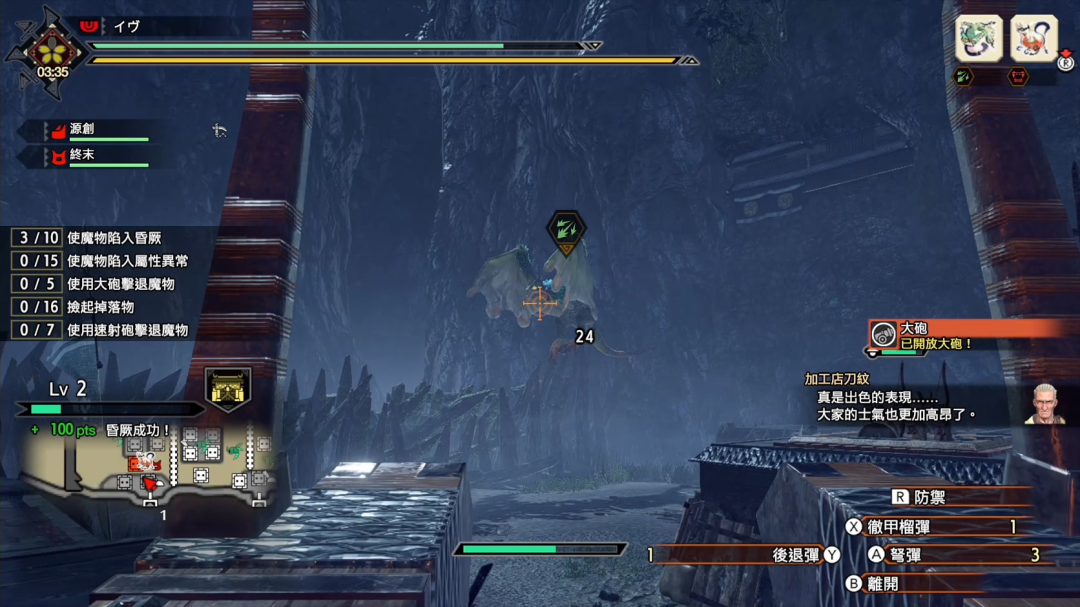Select the white and red monster icon
Screen dimensions: 1080x607
coord(1033,39)
